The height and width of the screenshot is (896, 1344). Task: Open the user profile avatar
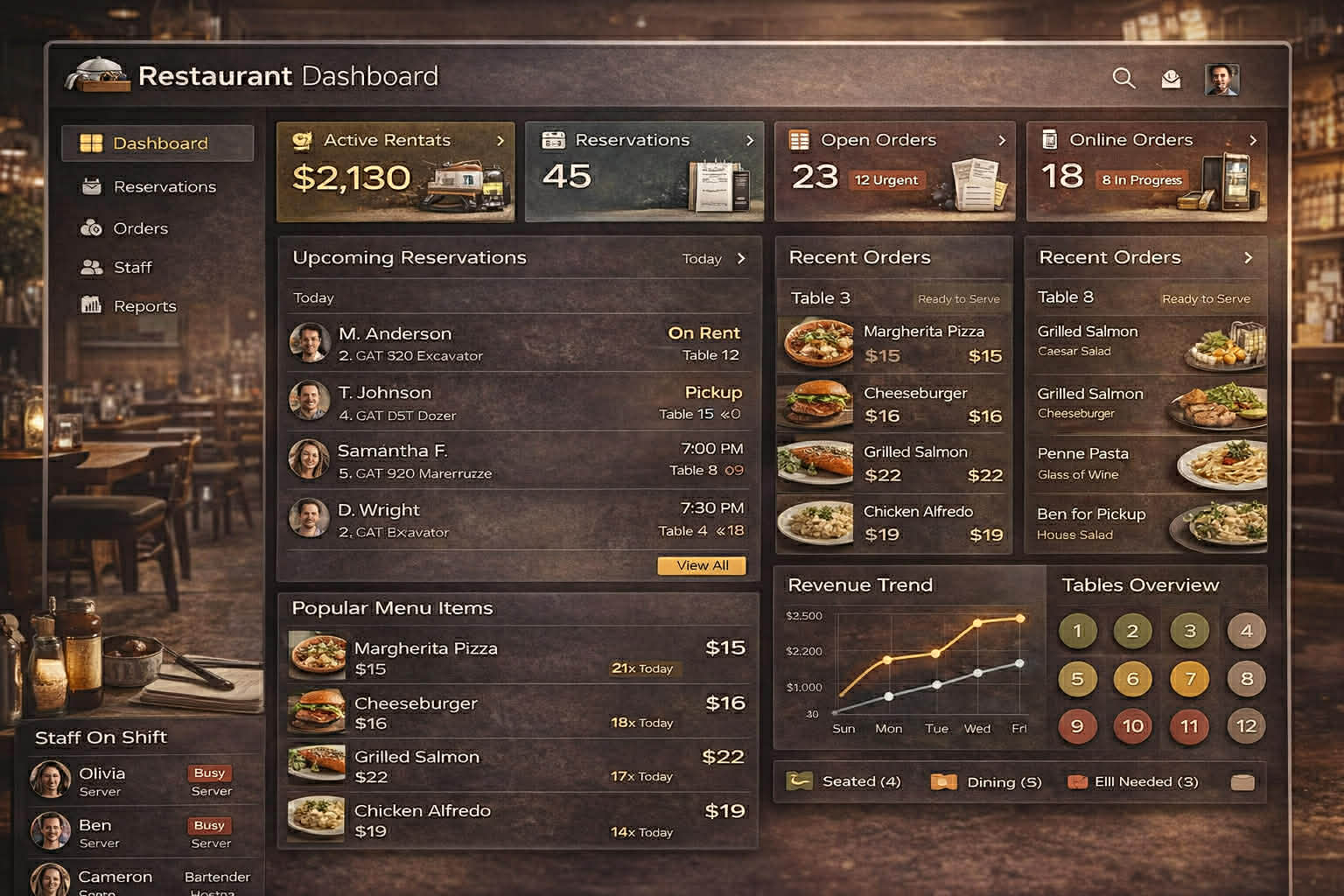pos(1222,78)
